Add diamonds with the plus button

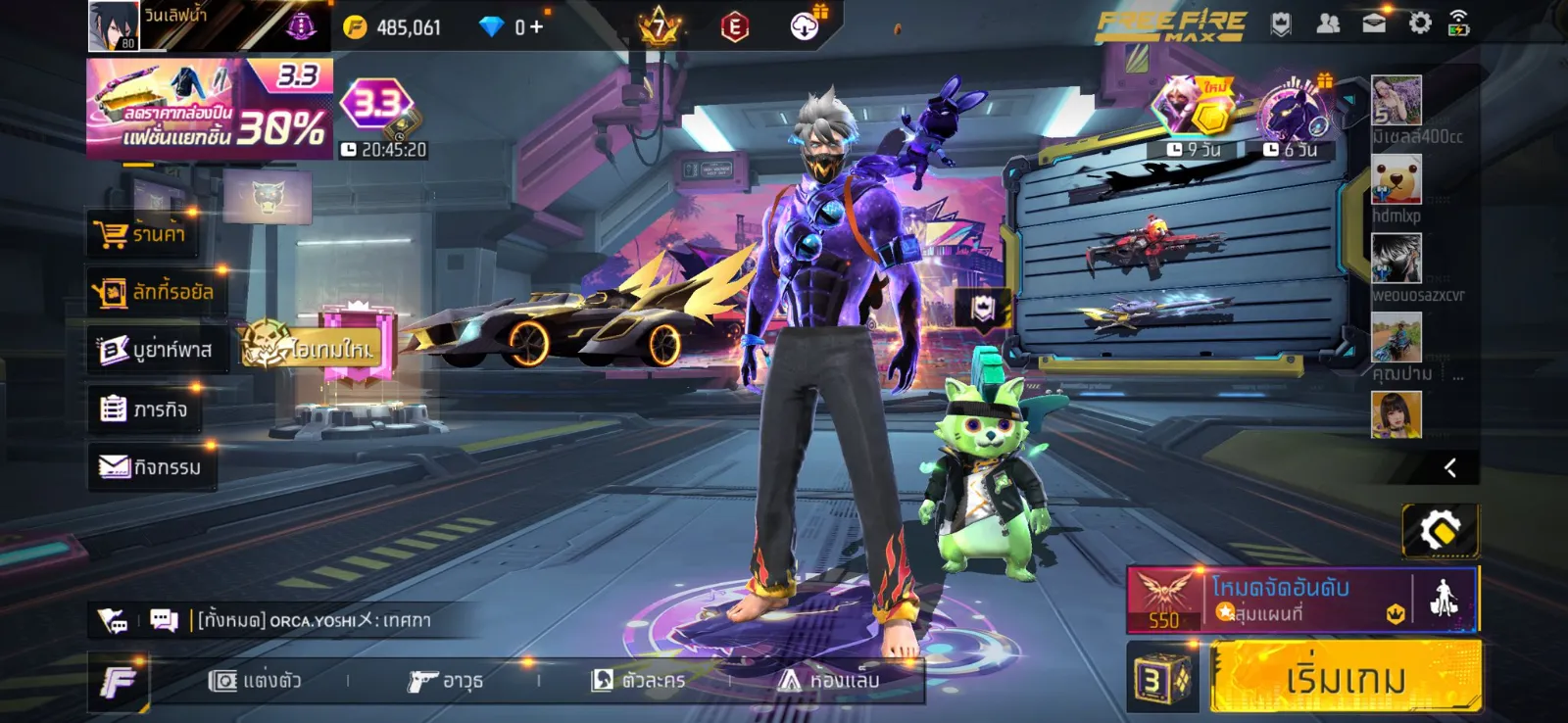point(536,27)
